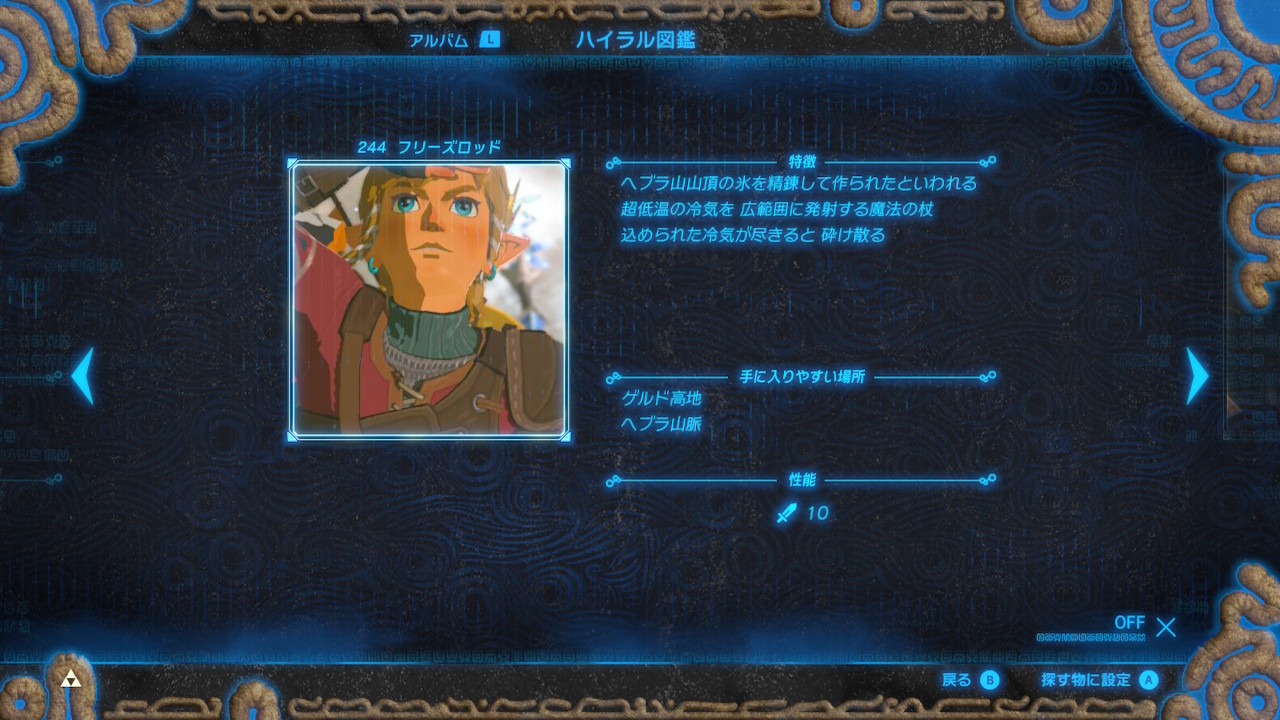The width and height of the screenshot is (1280, 720).
Task: Choose 探す物に設定 to set search target
Action: click(1098, 680)
